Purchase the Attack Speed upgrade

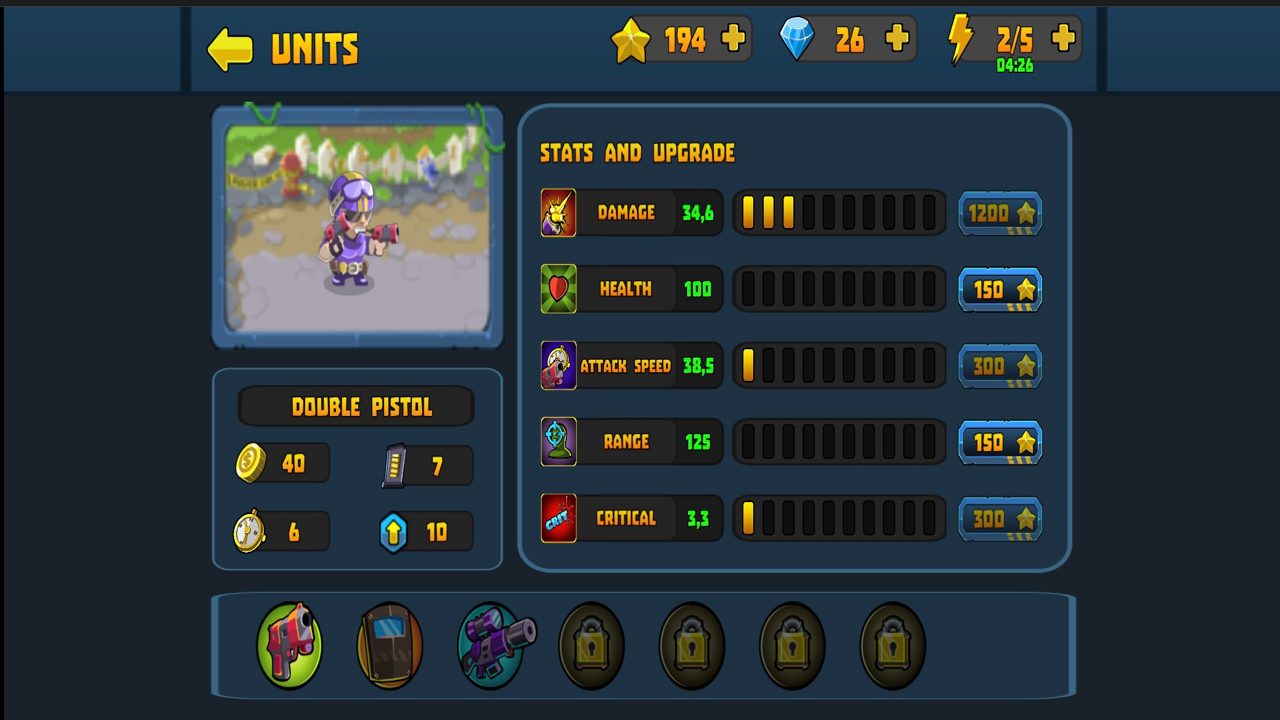tap(1000, 365)
